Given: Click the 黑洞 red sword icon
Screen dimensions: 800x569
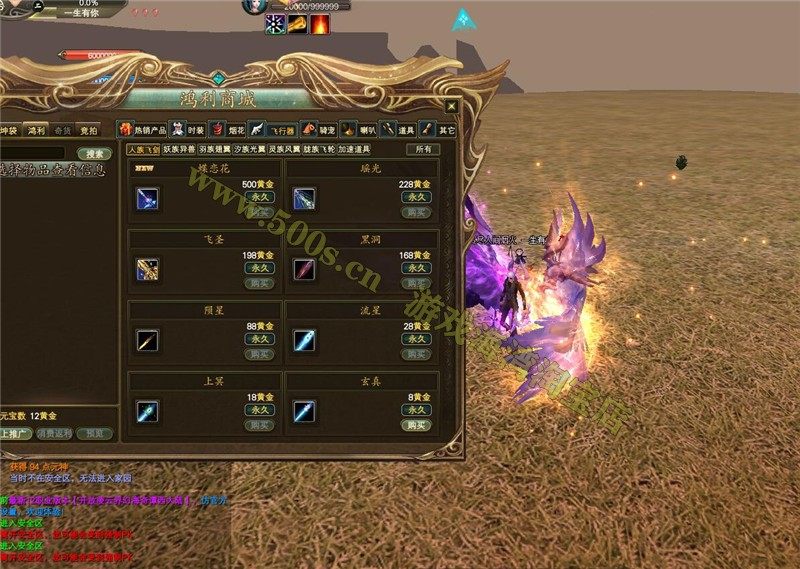Looking at the screenshot, I should point(304,269).
